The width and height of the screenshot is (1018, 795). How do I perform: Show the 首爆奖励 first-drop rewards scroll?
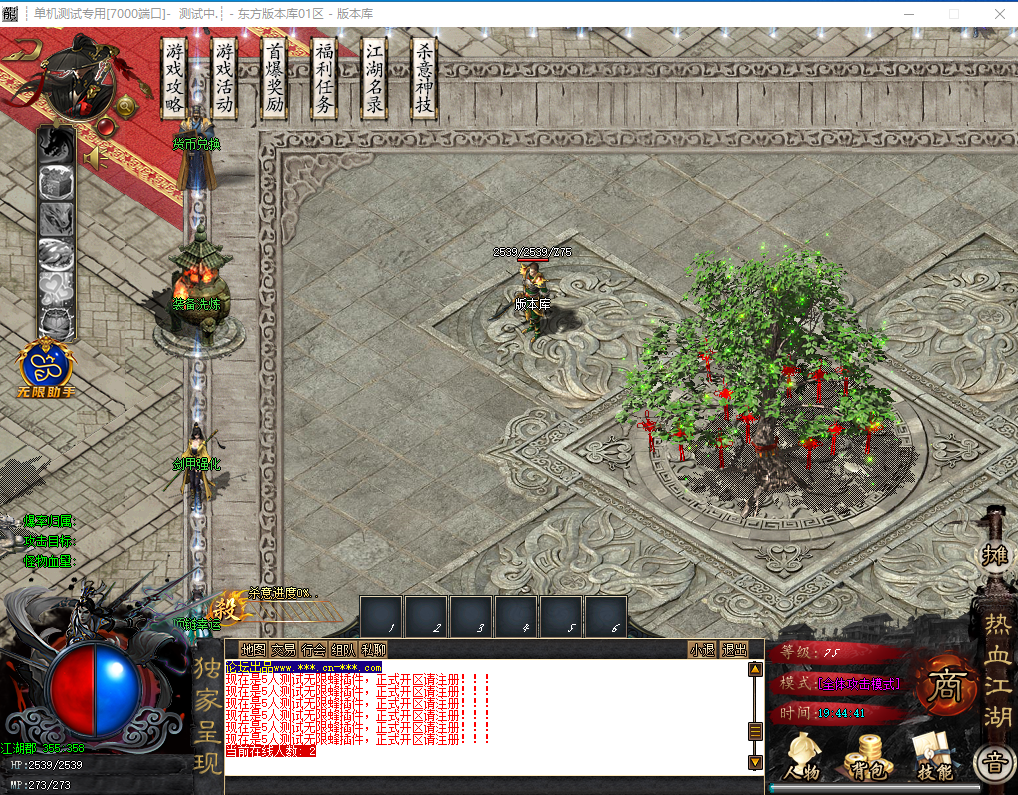pos(275,79)
